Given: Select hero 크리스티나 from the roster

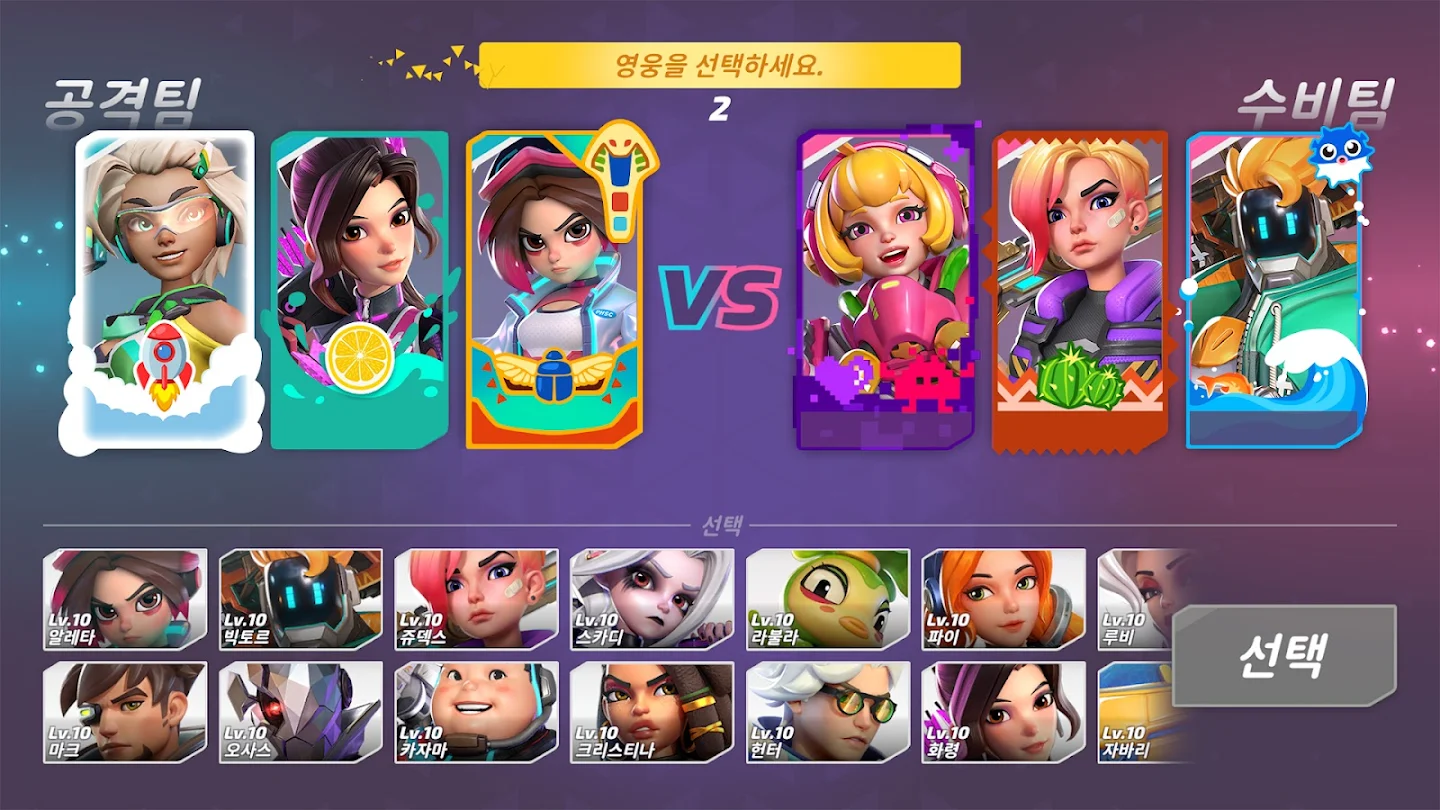Looking at the screenshot, I should (x=651, y=710).
